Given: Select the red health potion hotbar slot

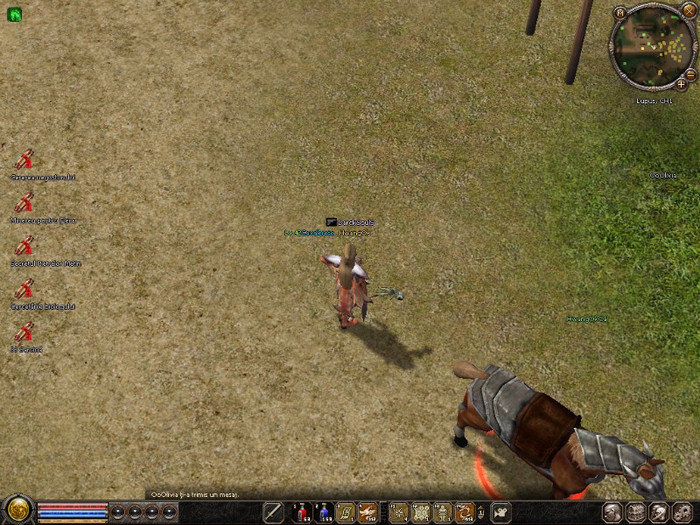Looking at the screenshot, I should (301, 513).
